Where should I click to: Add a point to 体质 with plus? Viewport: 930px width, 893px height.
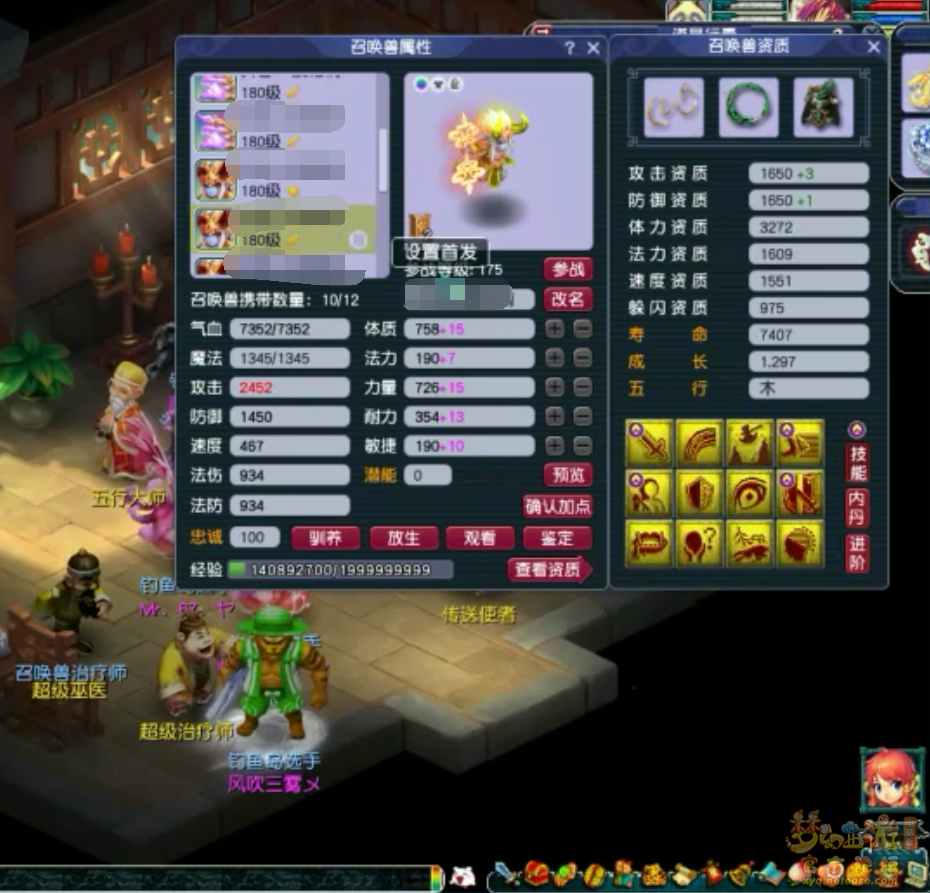555,329
